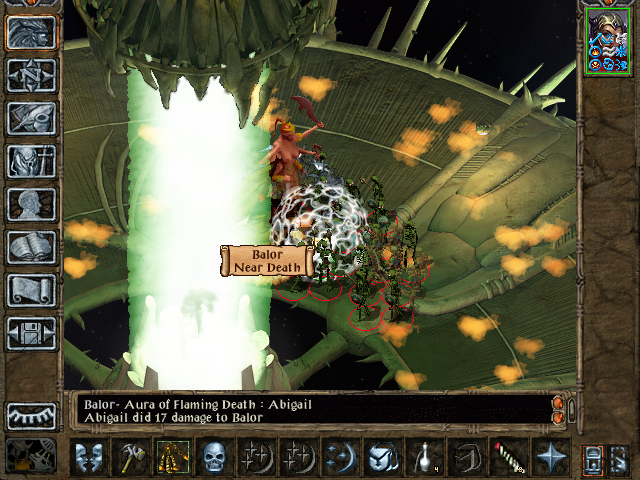Use the potion flask quick item

[x=424, y=457]
